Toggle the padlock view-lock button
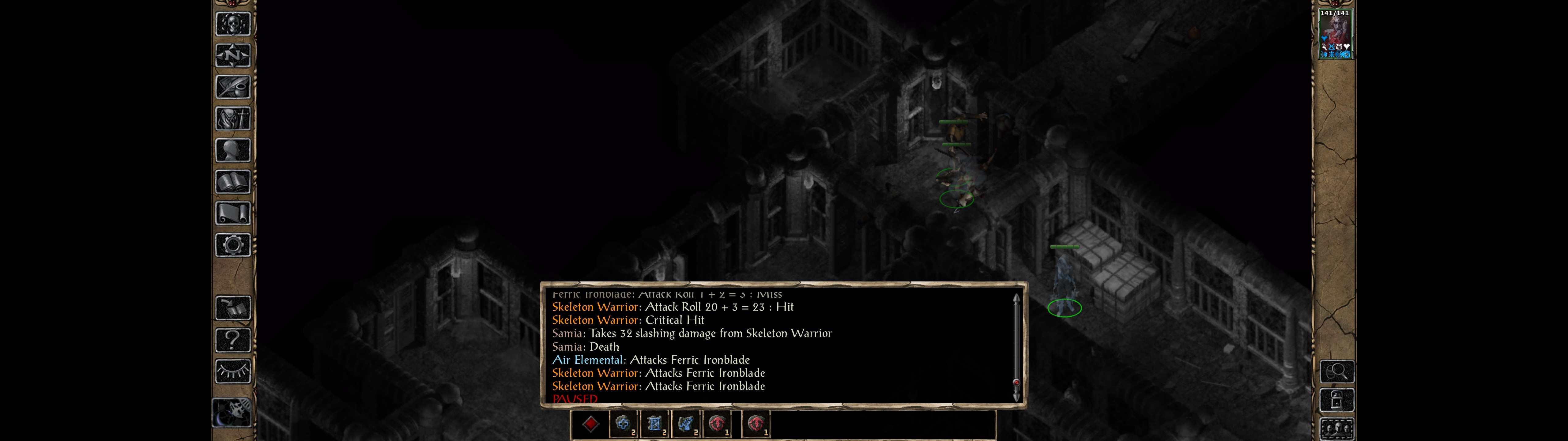Viewport: 1568px width, 441px height. pos(1337,400)
